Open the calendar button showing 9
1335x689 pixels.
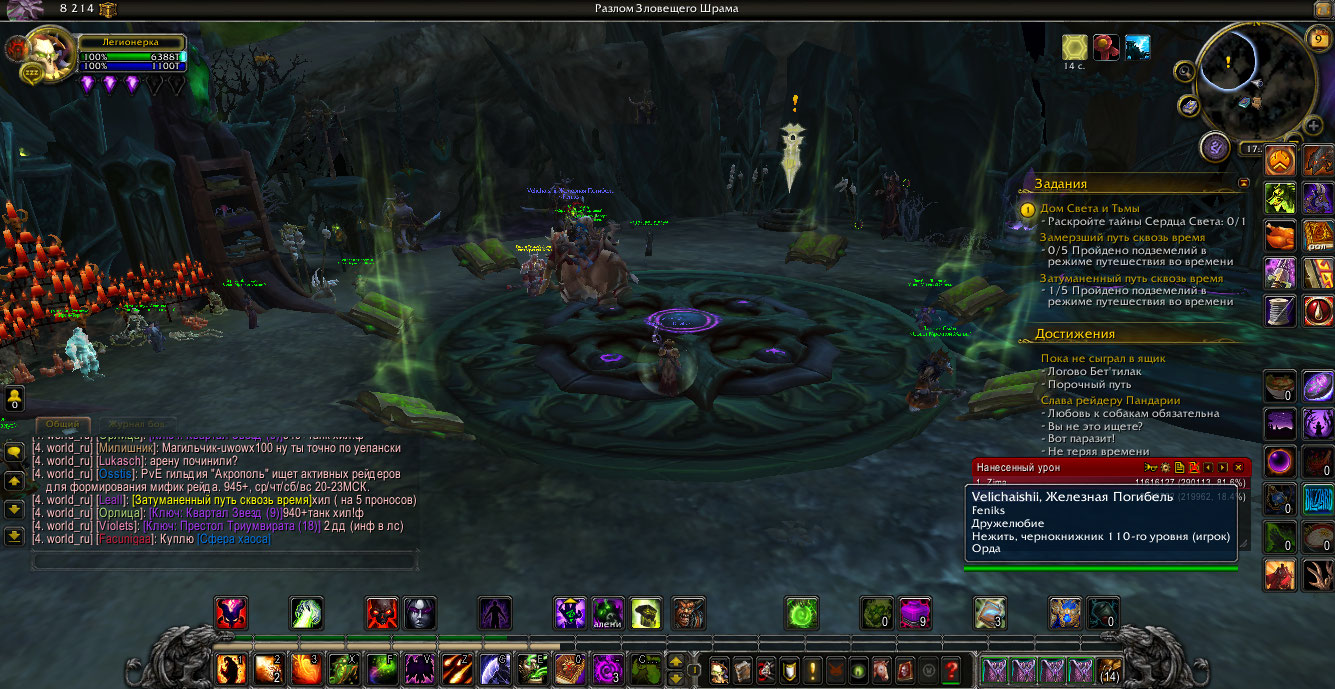(x=1319, y=39)
